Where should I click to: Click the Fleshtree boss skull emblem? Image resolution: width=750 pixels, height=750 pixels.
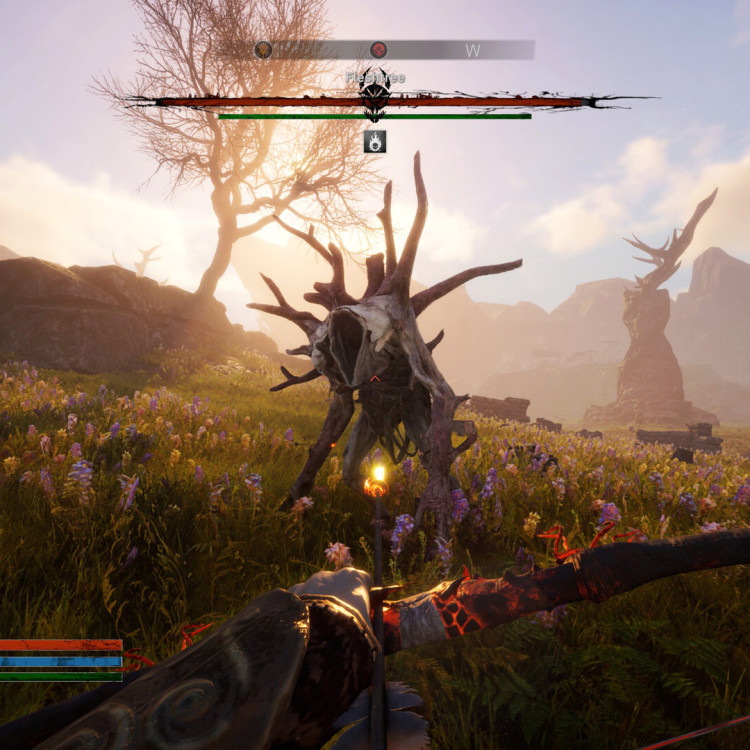tap(375, 96)
